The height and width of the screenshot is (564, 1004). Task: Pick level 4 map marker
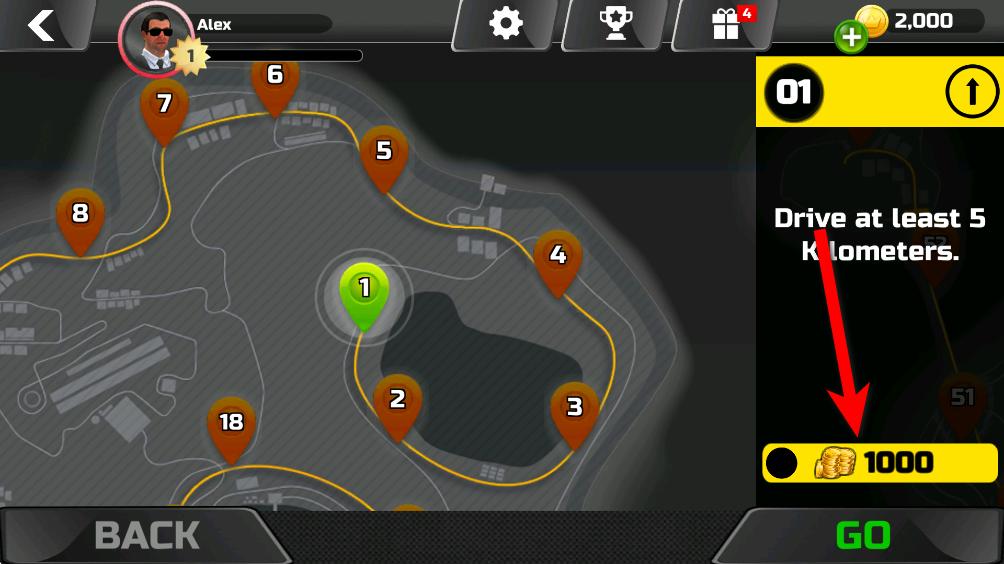(x=558, y=258)
